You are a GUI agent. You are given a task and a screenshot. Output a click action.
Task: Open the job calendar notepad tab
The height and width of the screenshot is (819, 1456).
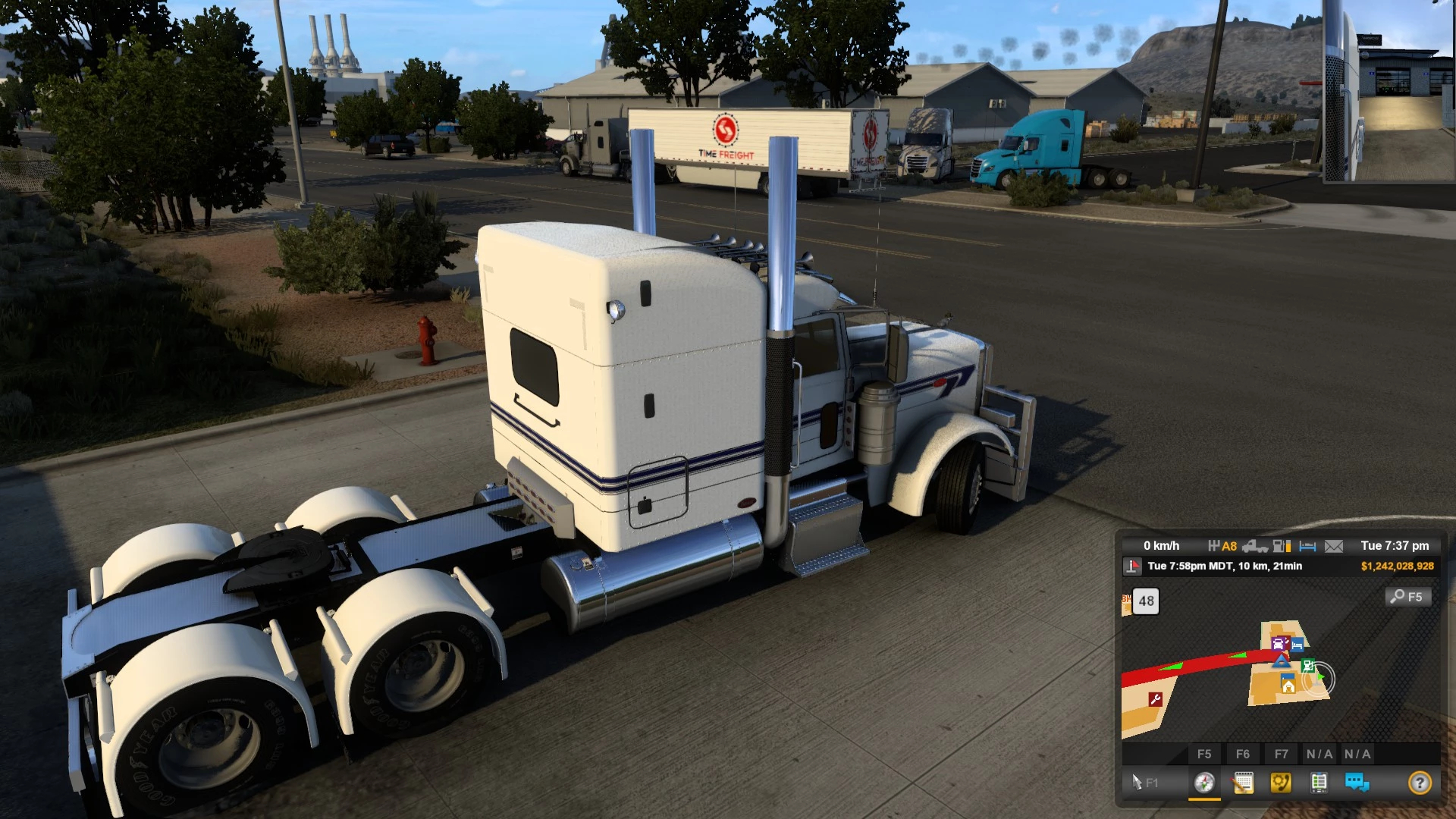1243,782
